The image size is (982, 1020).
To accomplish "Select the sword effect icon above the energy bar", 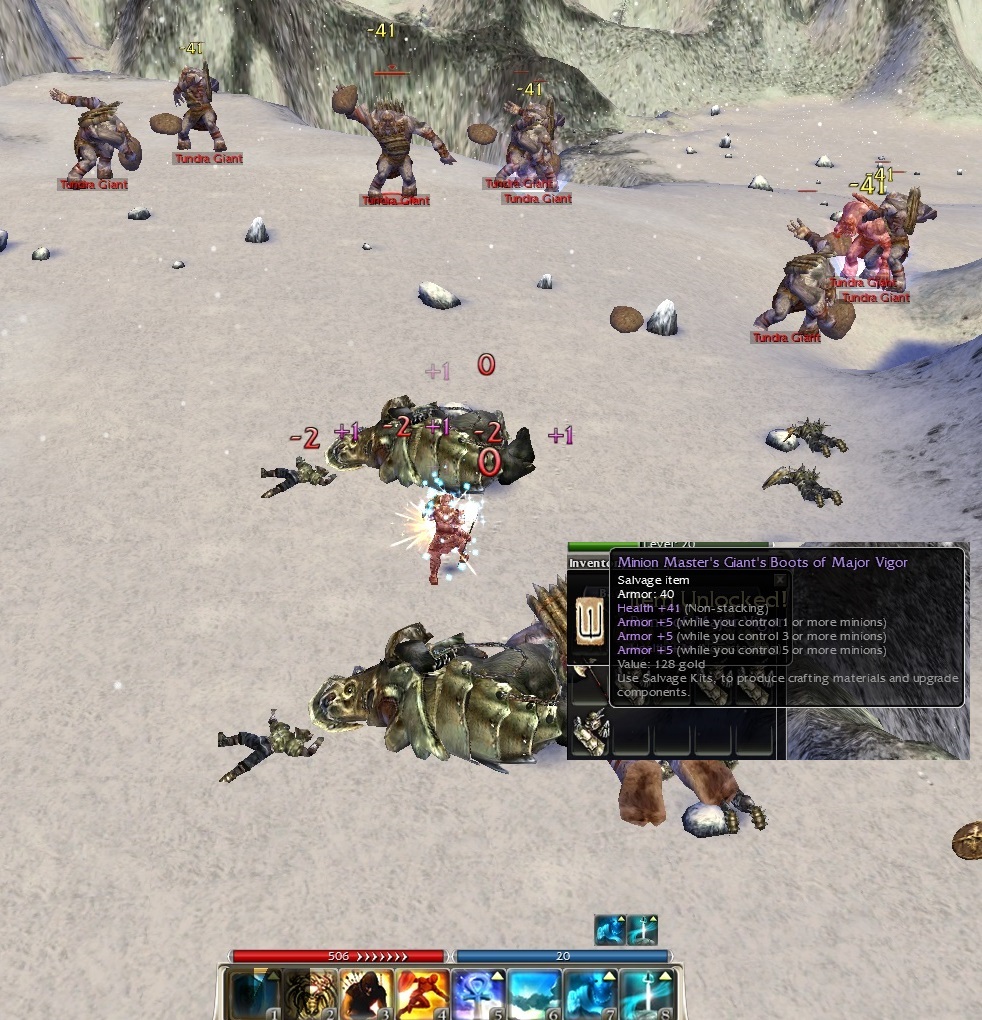I will tap(643, 930).
